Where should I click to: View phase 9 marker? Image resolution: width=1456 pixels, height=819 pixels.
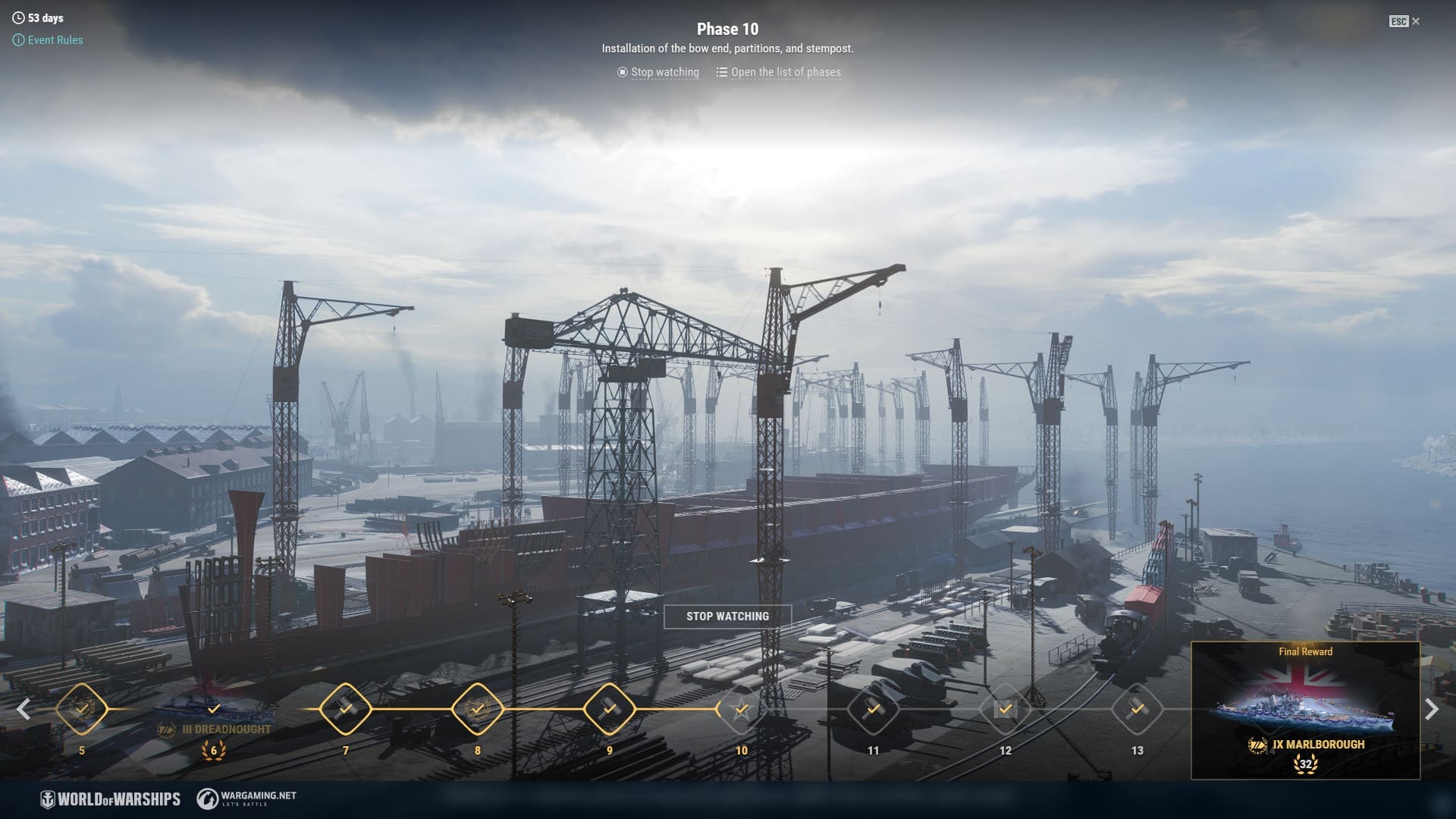[x=609, y=709]
